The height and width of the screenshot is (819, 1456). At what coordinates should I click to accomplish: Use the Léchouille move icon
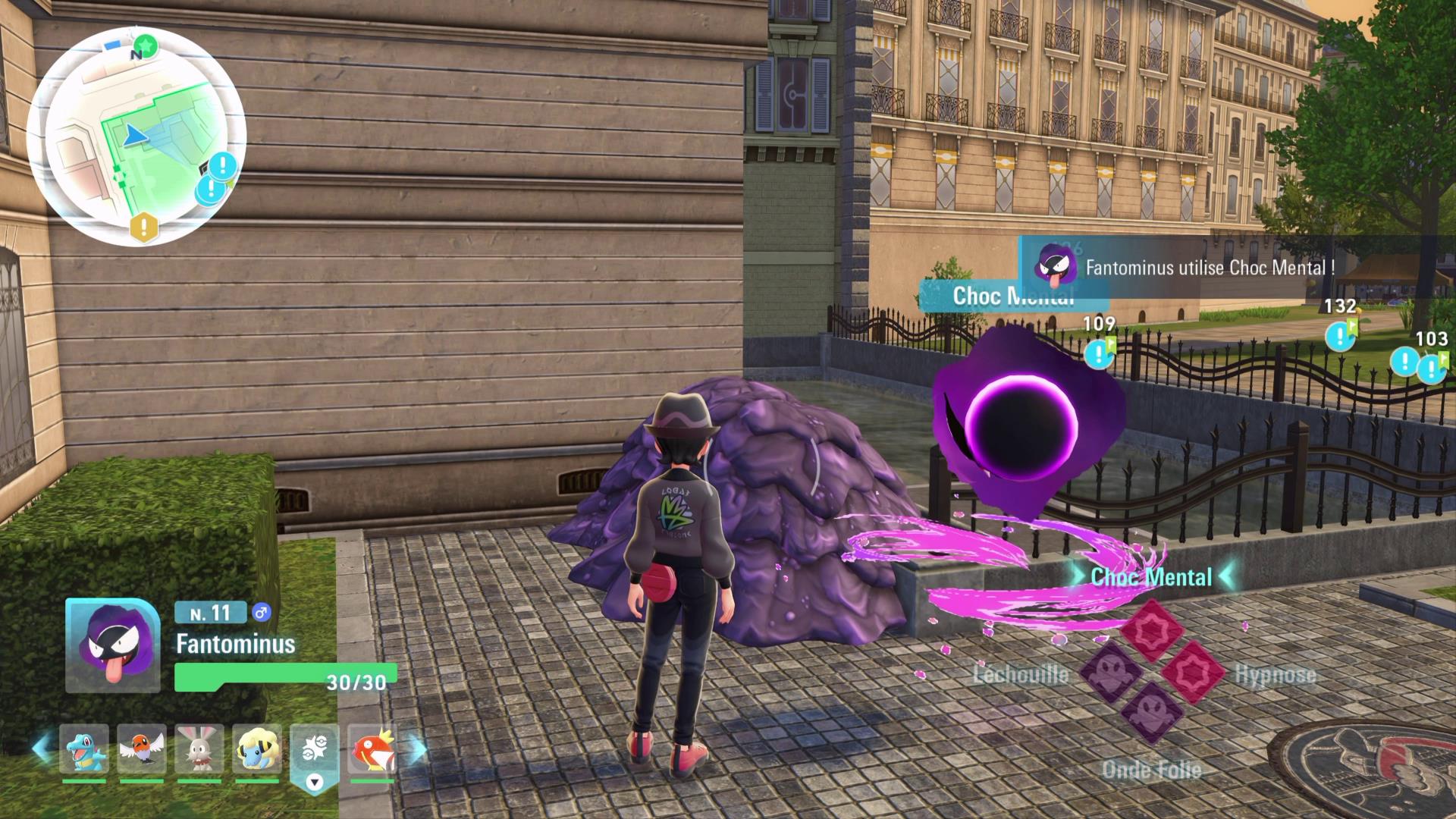point(1110,673)
